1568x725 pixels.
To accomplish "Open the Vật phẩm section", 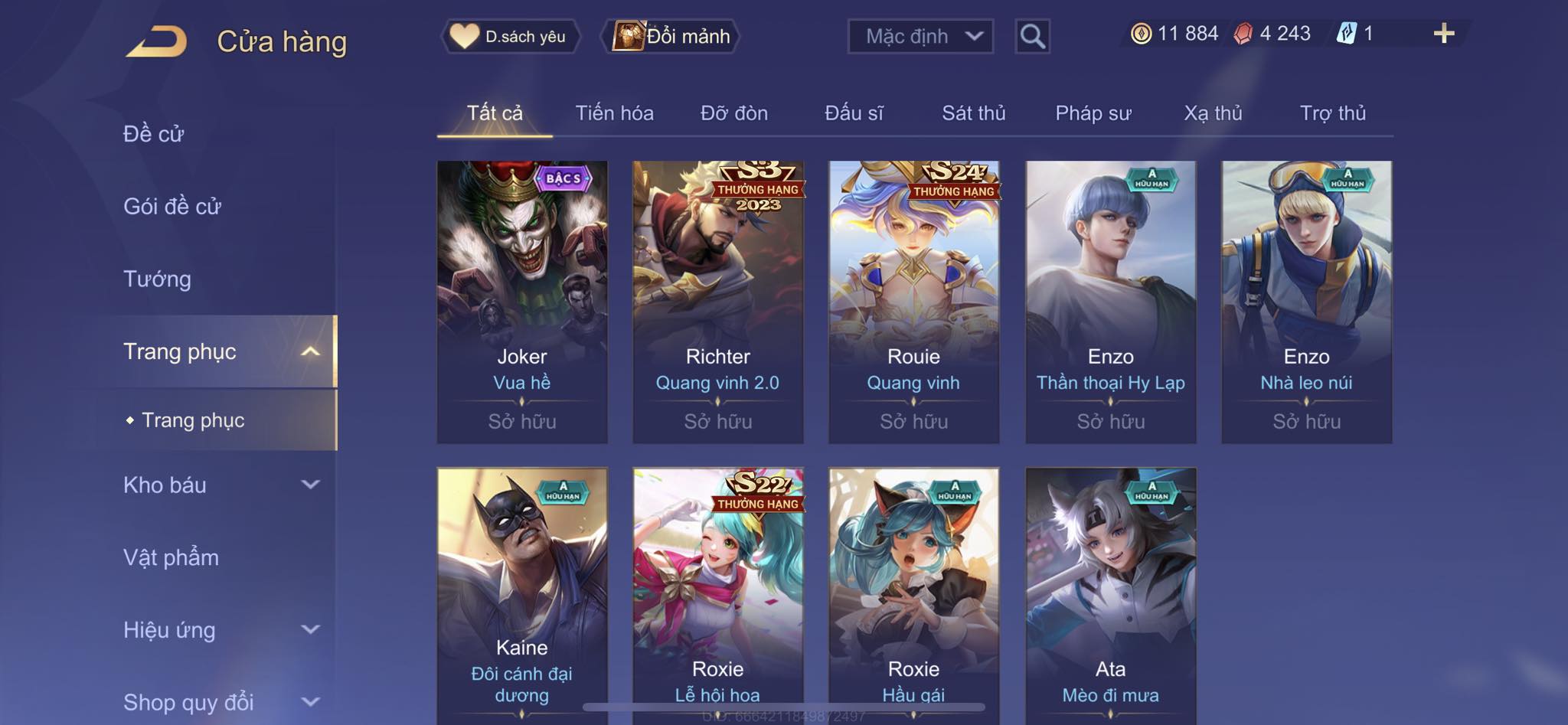I will (x=171, y=557).
